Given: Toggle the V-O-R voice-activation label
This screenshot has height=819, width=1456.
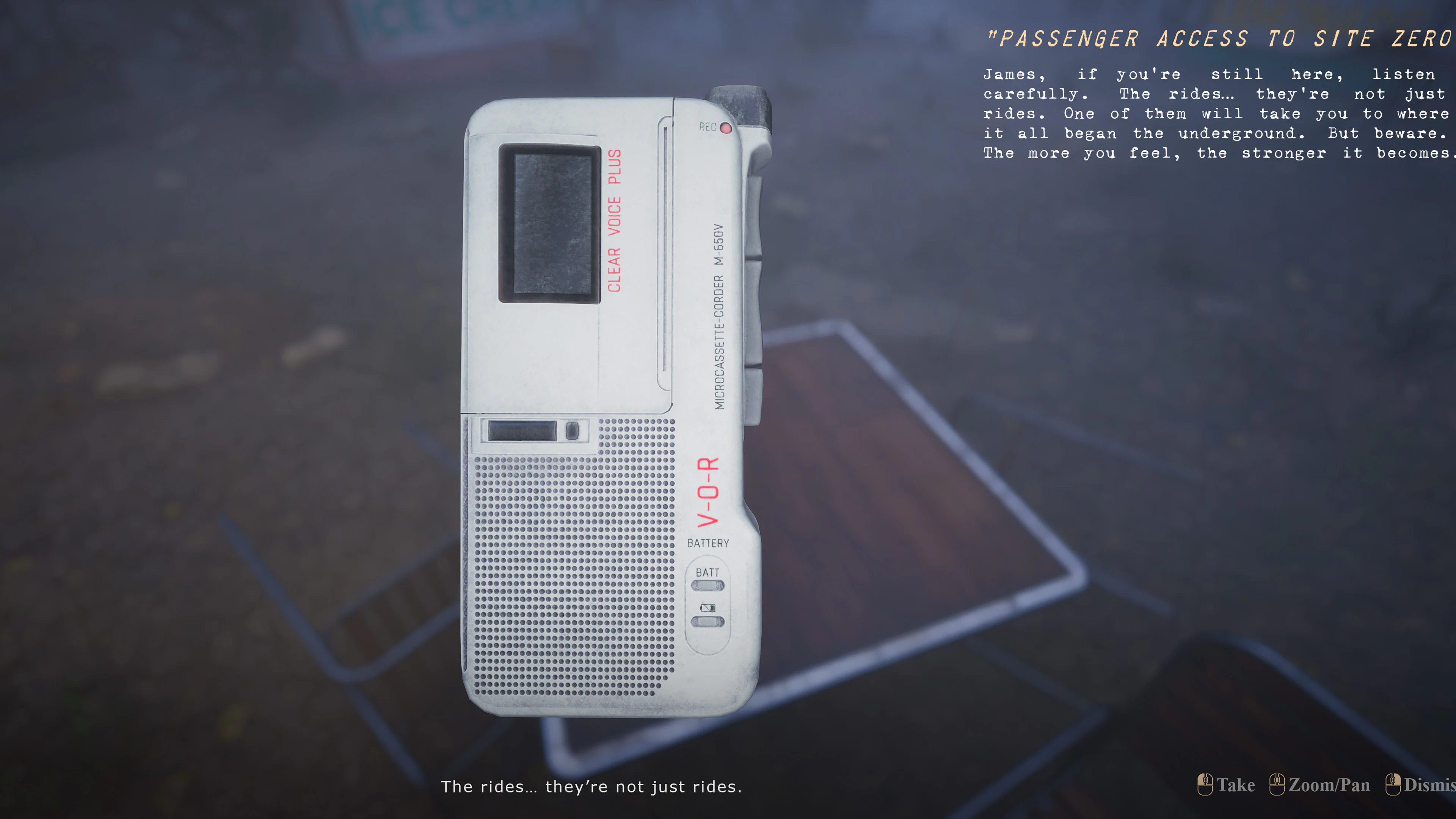Looking at the screenshot, I should pyautogui.click(x=708, y=492).
